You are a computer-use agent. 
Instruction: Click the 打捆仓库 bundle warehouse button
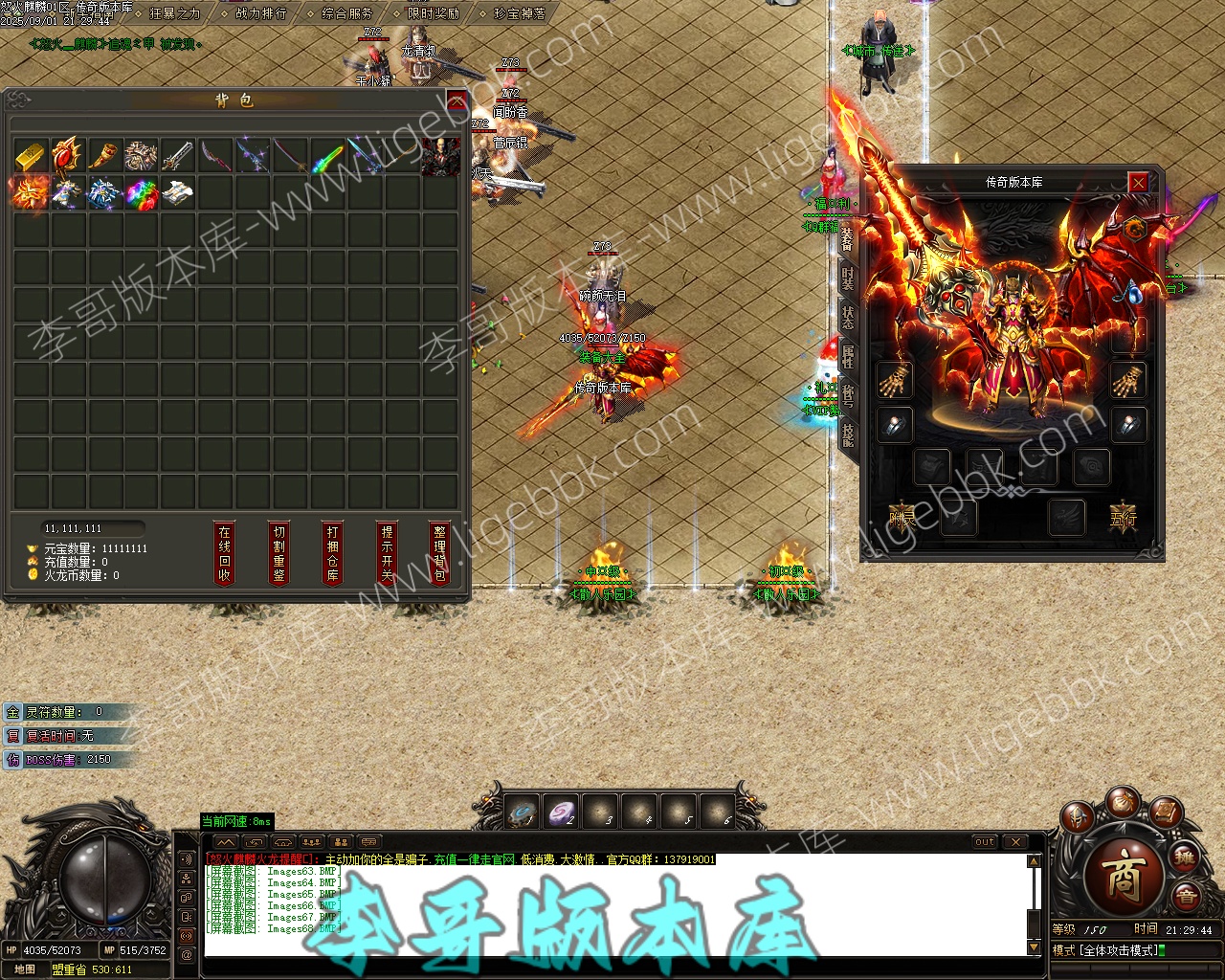pyautogui.click(x=332, y=553)
